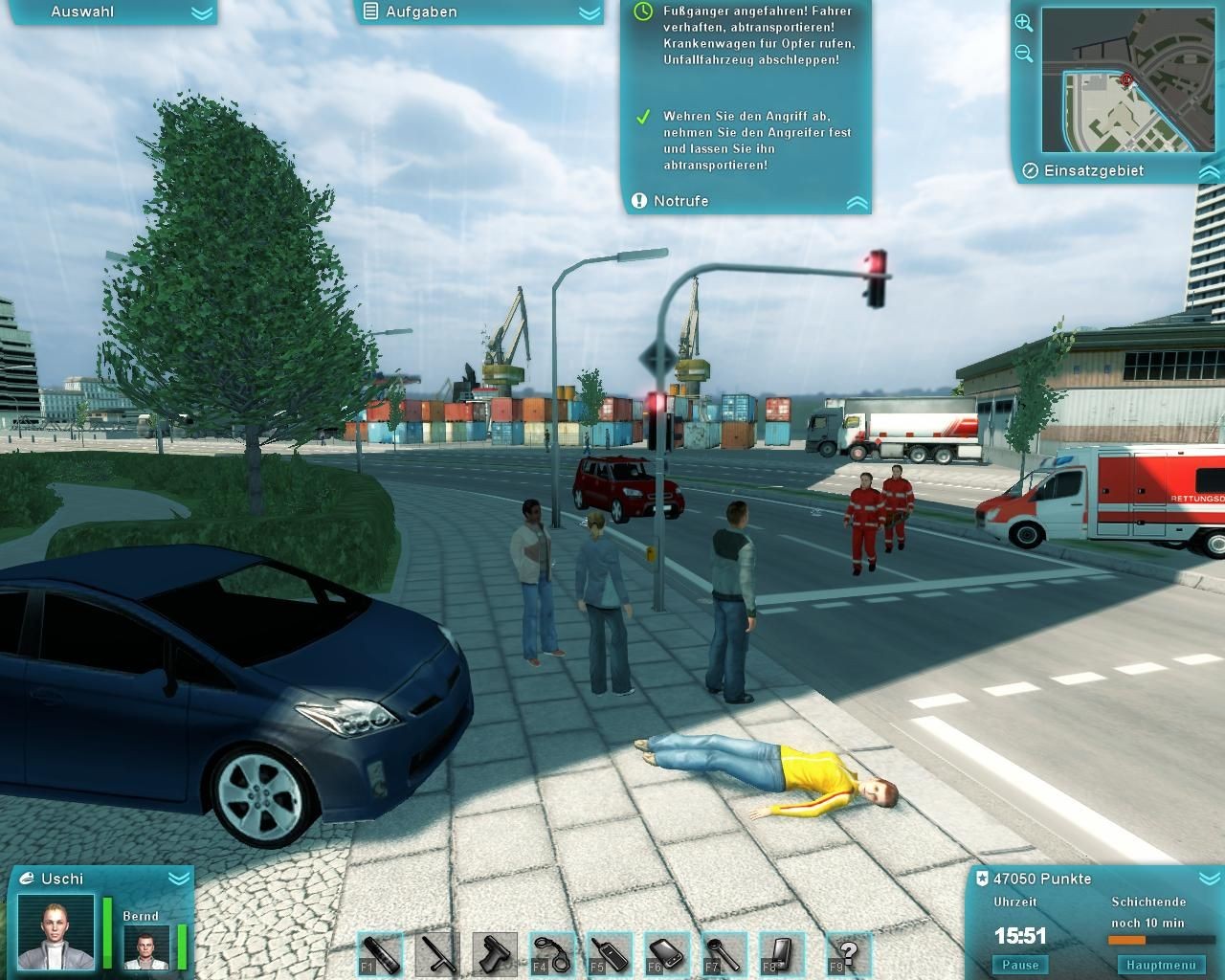Choose the F4 handcuffs
Viewport: 1225px width, 980px height.
pyautogui.click(x=552, y=954)
